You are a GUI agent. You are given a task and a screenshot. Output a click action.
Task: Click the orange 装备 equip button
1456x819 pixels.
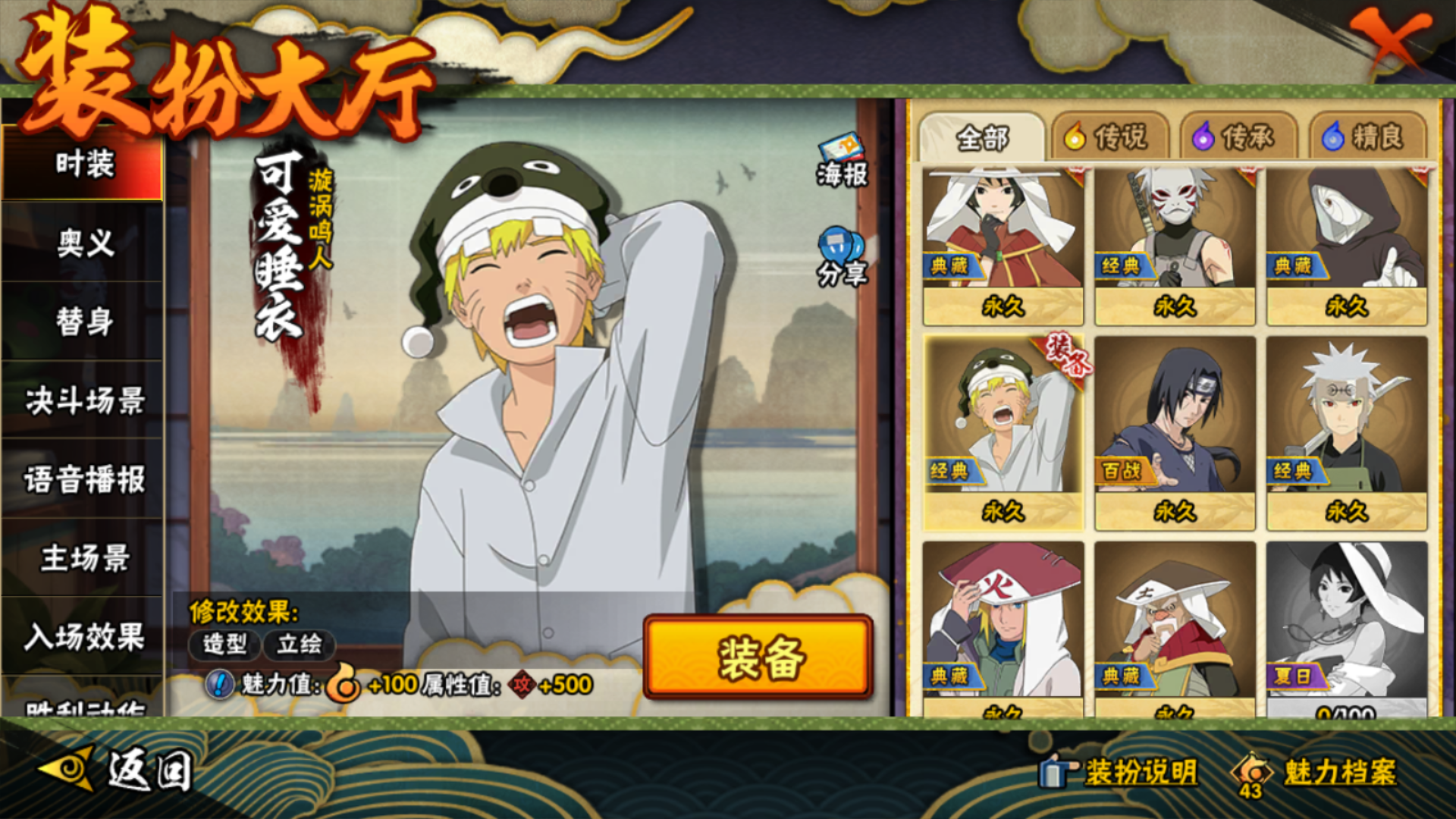tap(758, 657)
